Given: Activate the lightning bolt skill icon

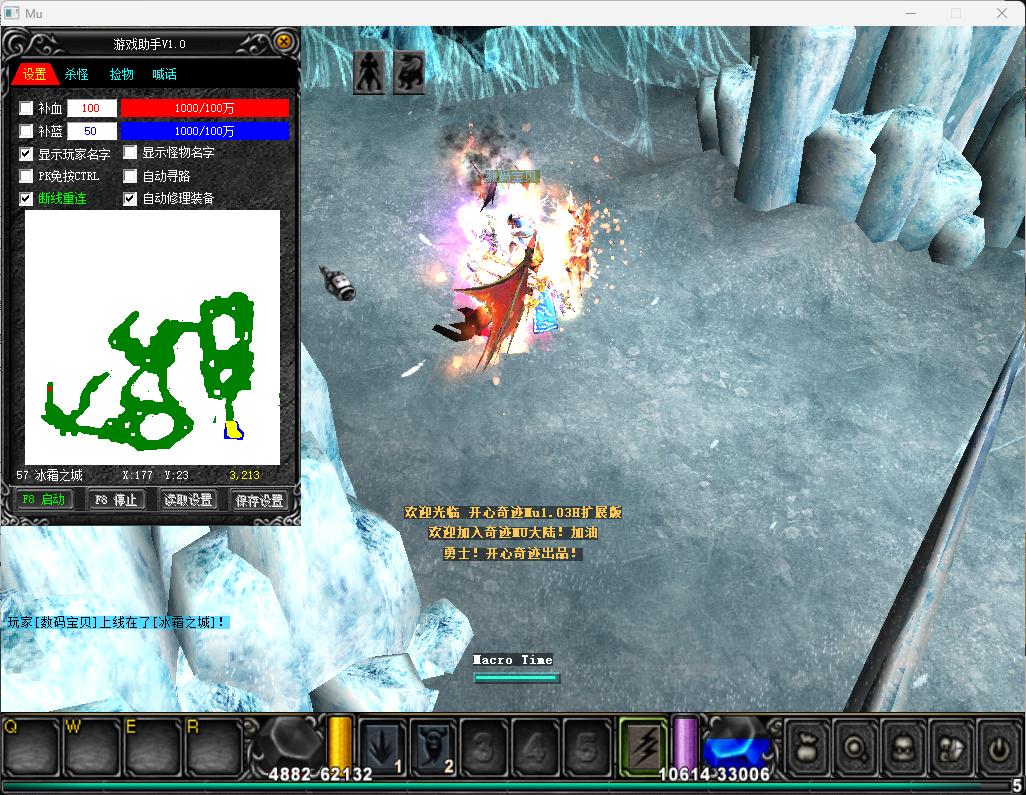Looking at the screenshot, I should [x=643, y=745].
